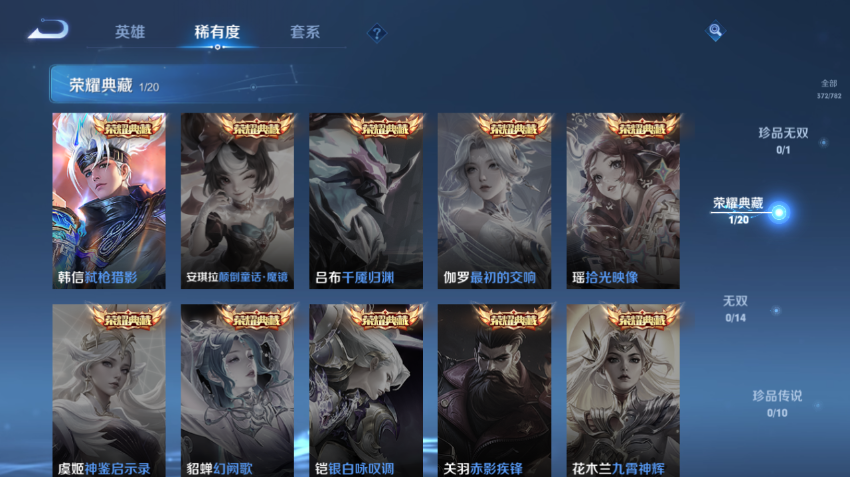The width and height of the screenshot is (850, 477).
Task: Jump to 珍品传说 rarity category
Action: 777,402
